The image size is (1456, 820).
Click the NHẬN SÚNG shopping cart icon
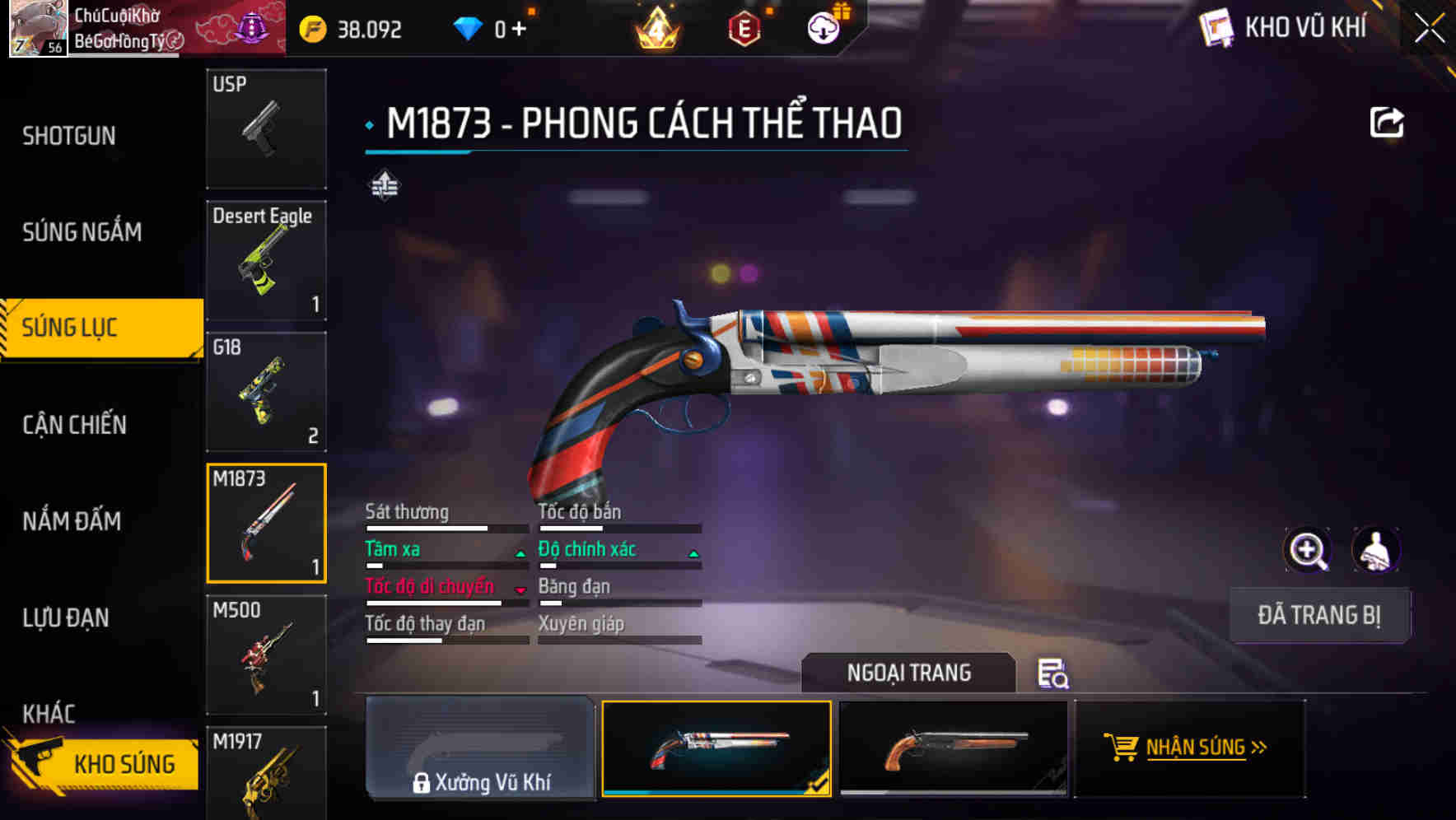click(1122, 748)
